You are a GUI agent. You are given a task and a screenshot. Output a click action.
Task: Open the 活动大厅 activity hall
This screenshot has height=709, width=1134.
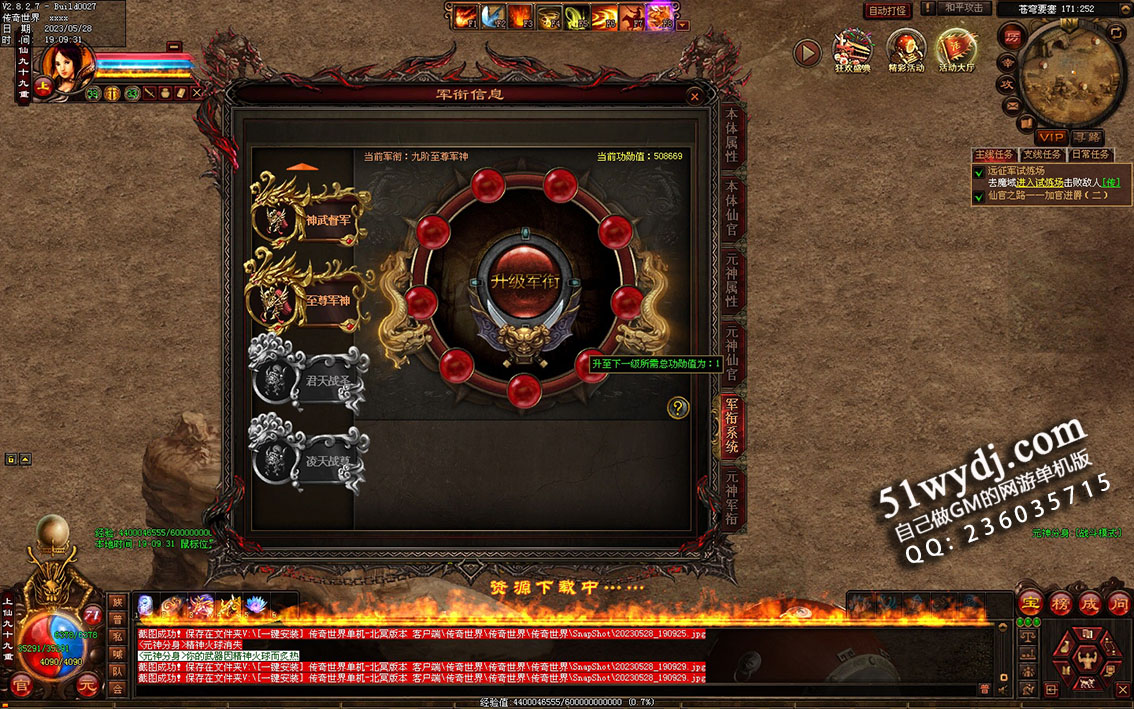tap(958, 51)
